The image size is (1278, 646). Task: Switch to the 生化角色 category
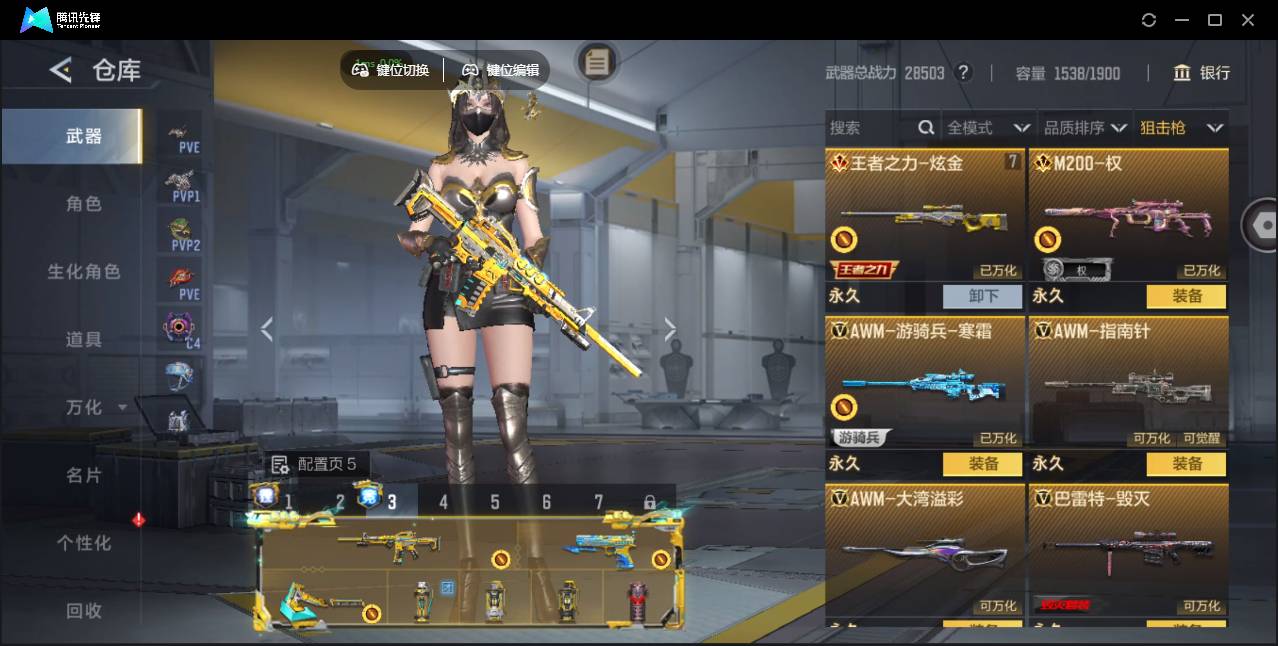point(84,272)
